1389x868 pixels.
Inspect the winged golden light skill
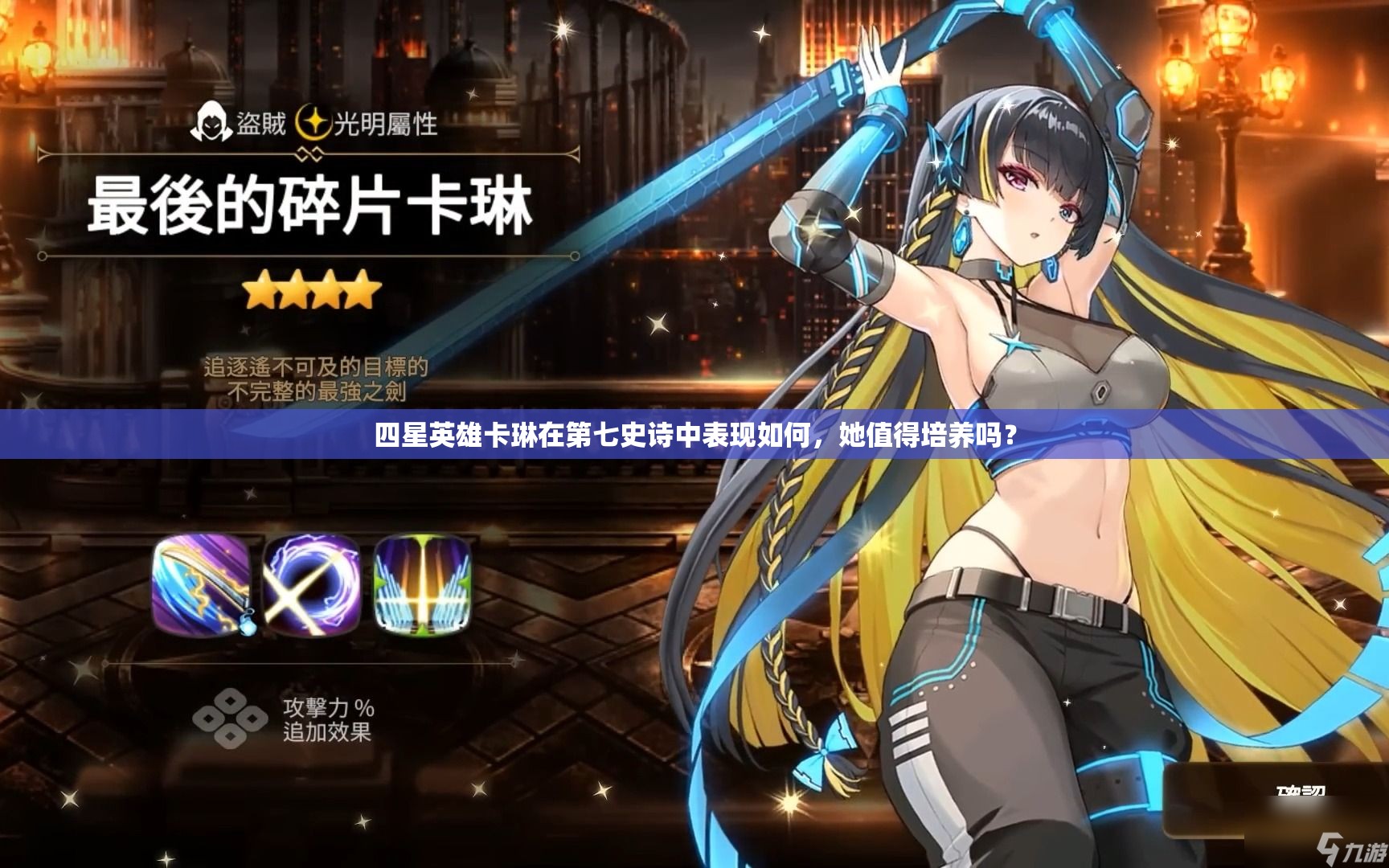(423, 583)
